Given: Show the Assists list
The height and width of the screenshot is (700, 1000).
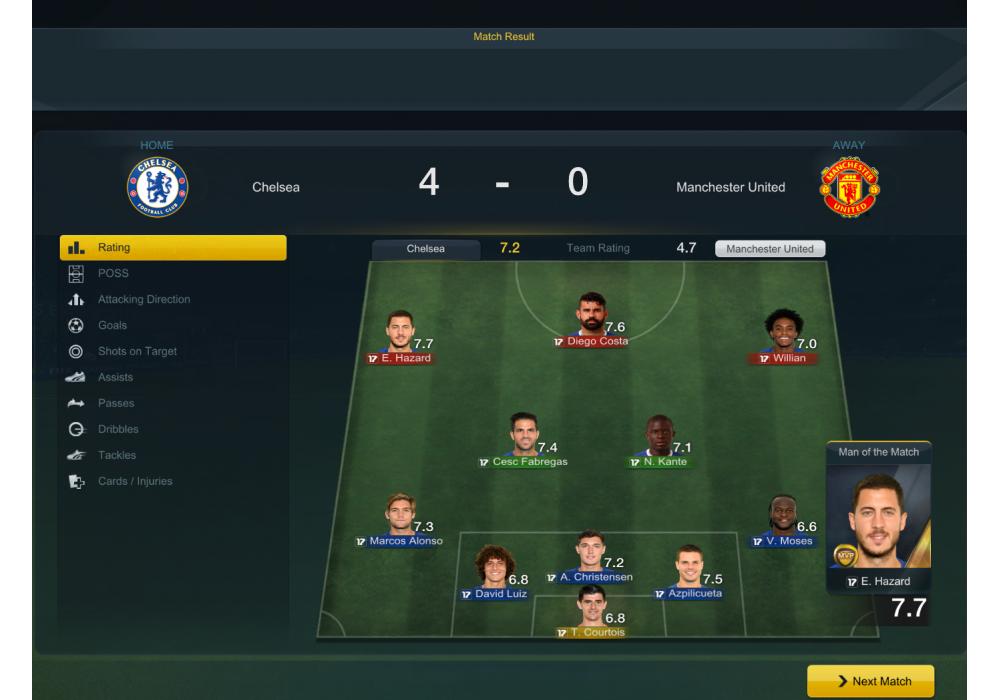Looking at the screenshot, I should [x=115, y=377].
